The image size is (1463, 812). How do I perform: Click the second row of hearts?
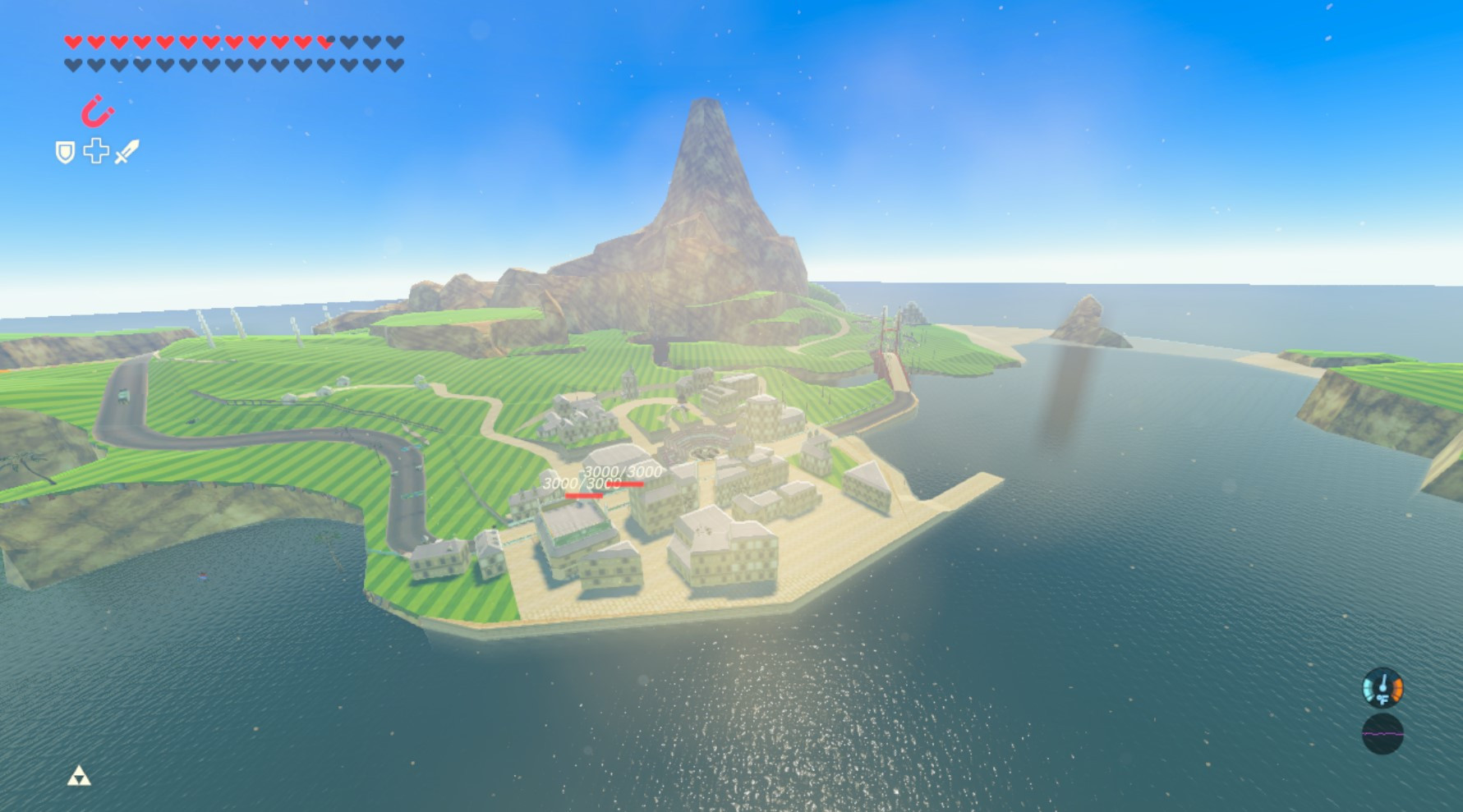[x=230, y=63]
